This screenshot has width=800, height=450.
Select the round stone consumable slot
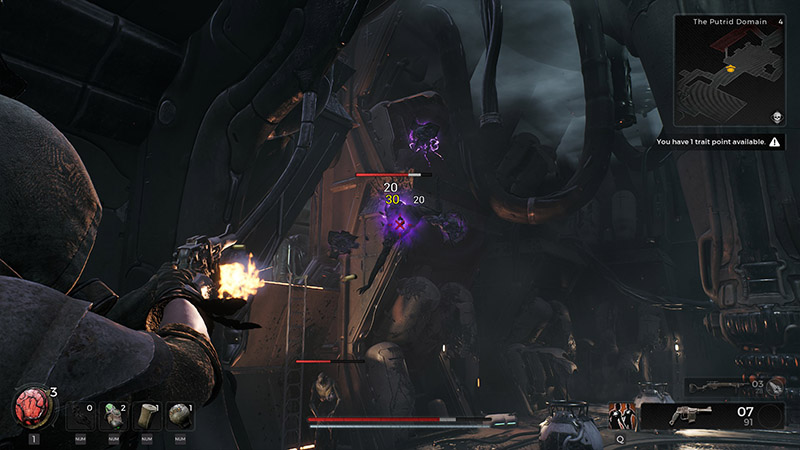click(180, 415)
